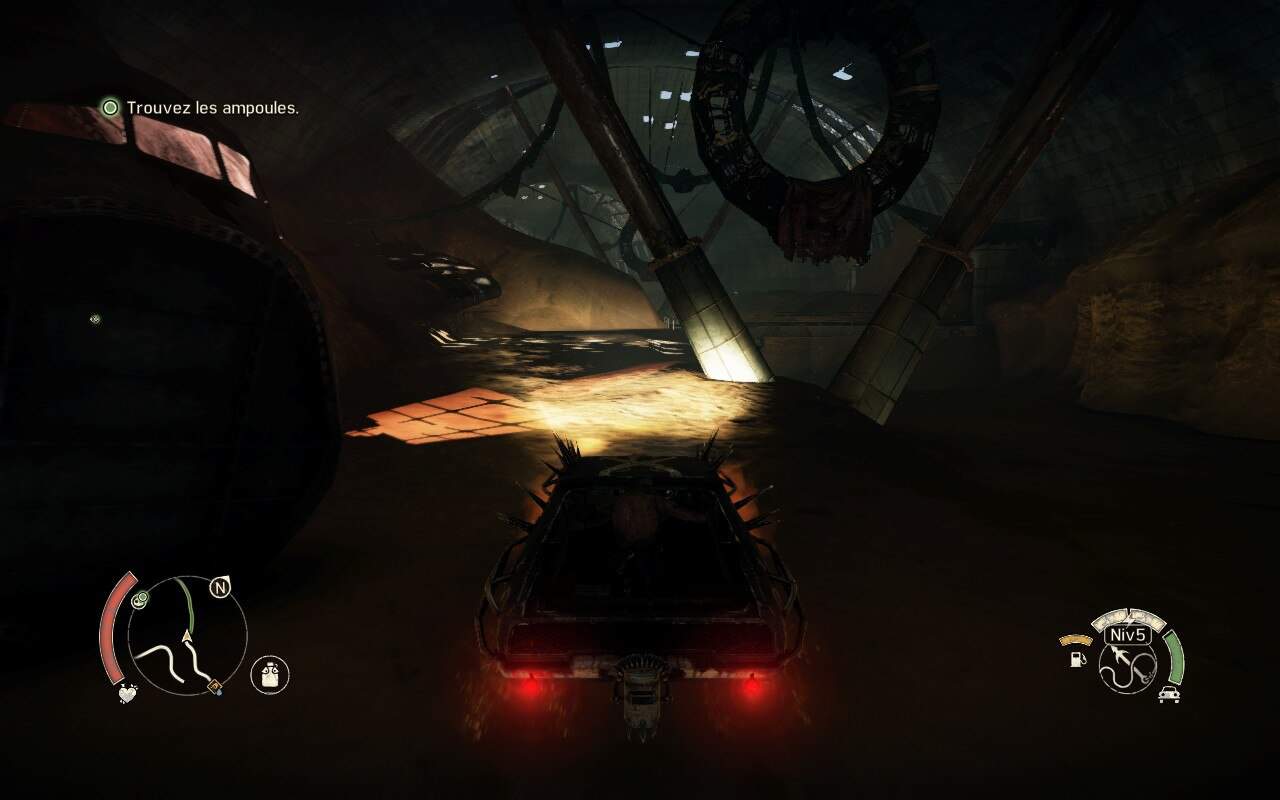This screenshot has width=1280, height=800.
Task: Click the north compass marker on minimap
Action: 219,588
